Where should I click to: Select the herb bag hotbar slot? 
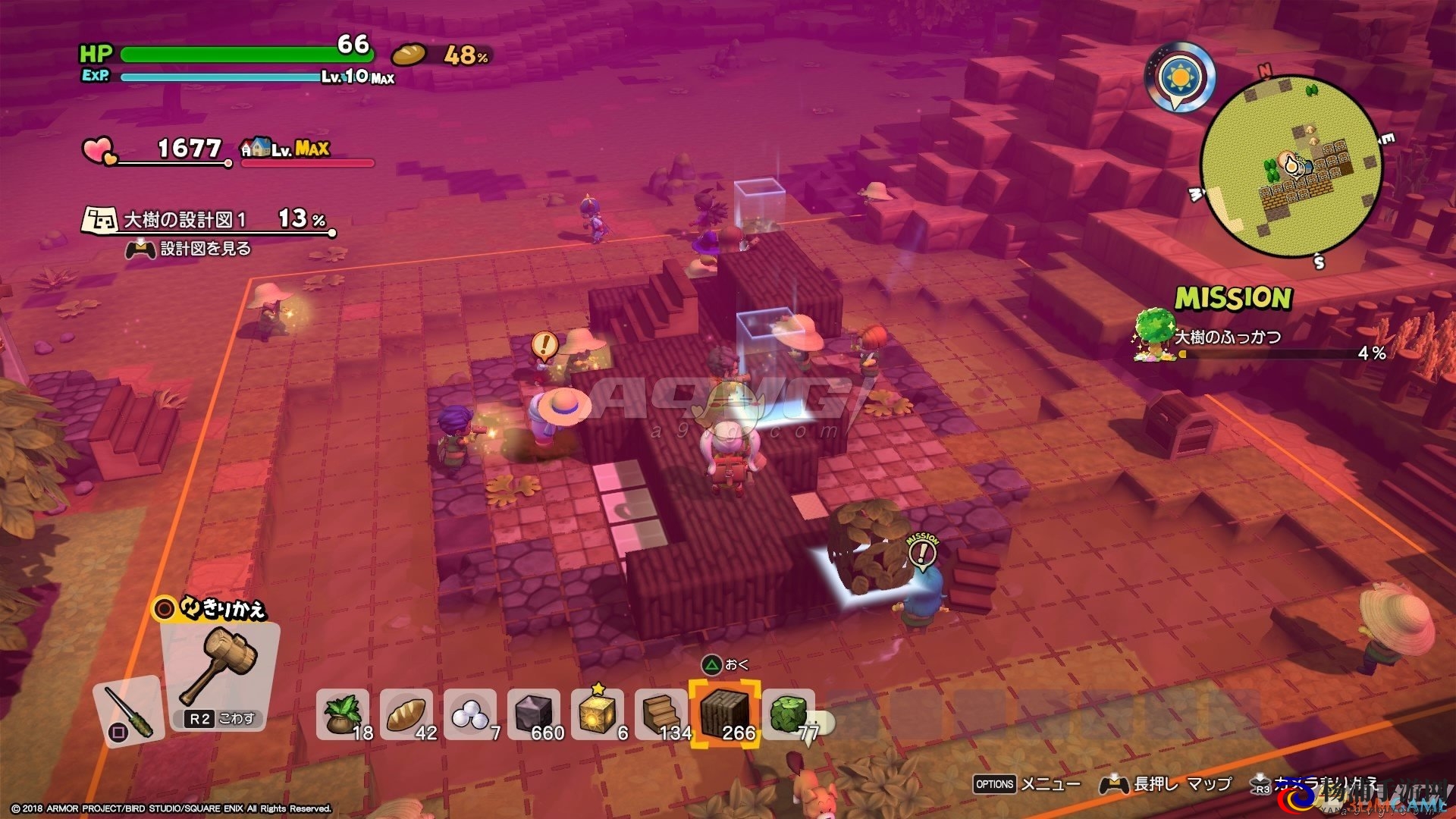(x=343, y=714)
